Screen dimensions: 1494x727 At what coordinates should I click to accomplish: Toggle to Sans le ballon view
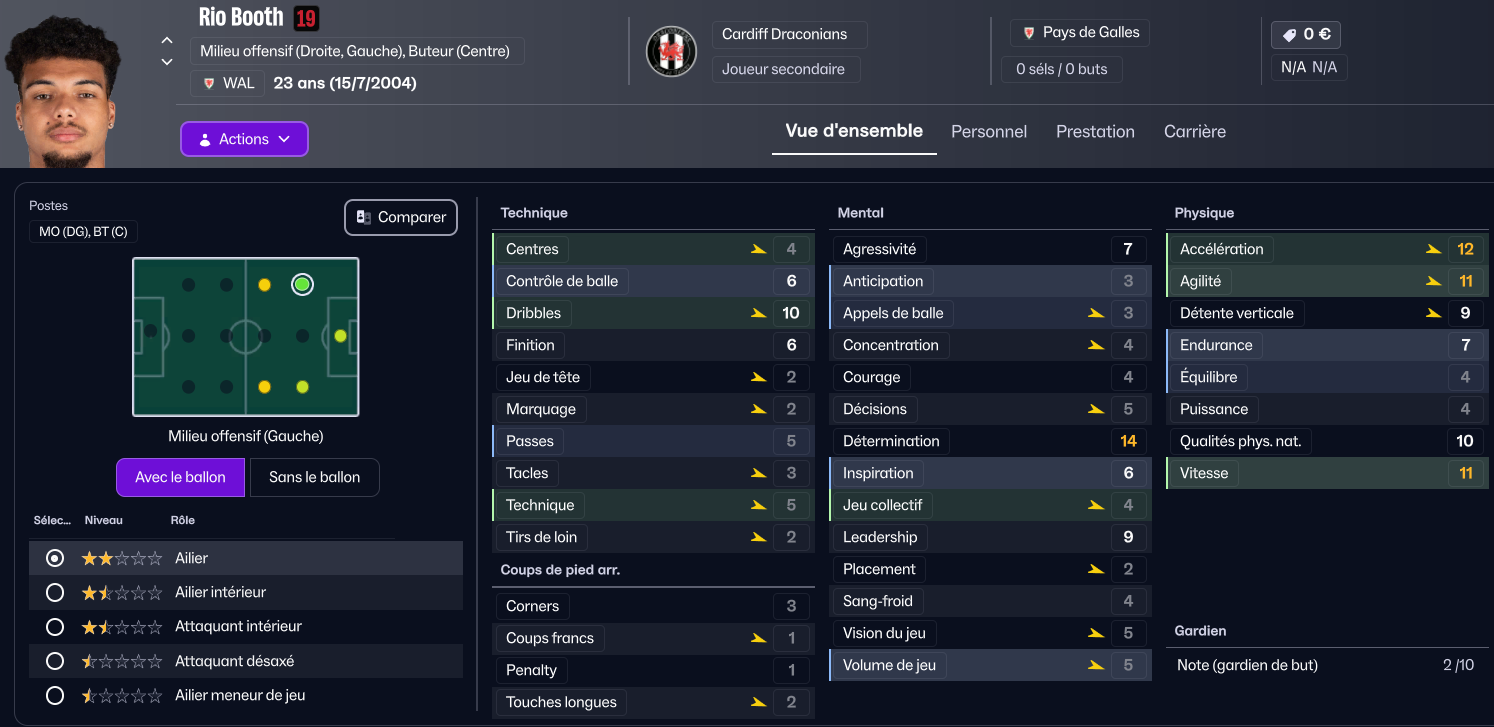(x=314, y=477)
